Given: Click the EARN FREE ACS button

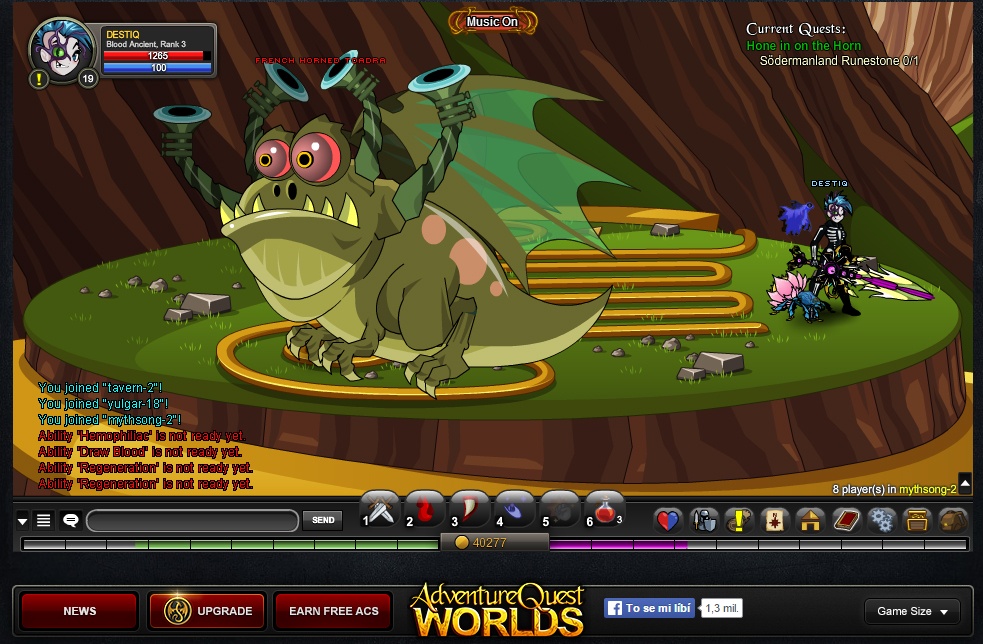Looking at the screenshot, I should click(x=334, y=611).
